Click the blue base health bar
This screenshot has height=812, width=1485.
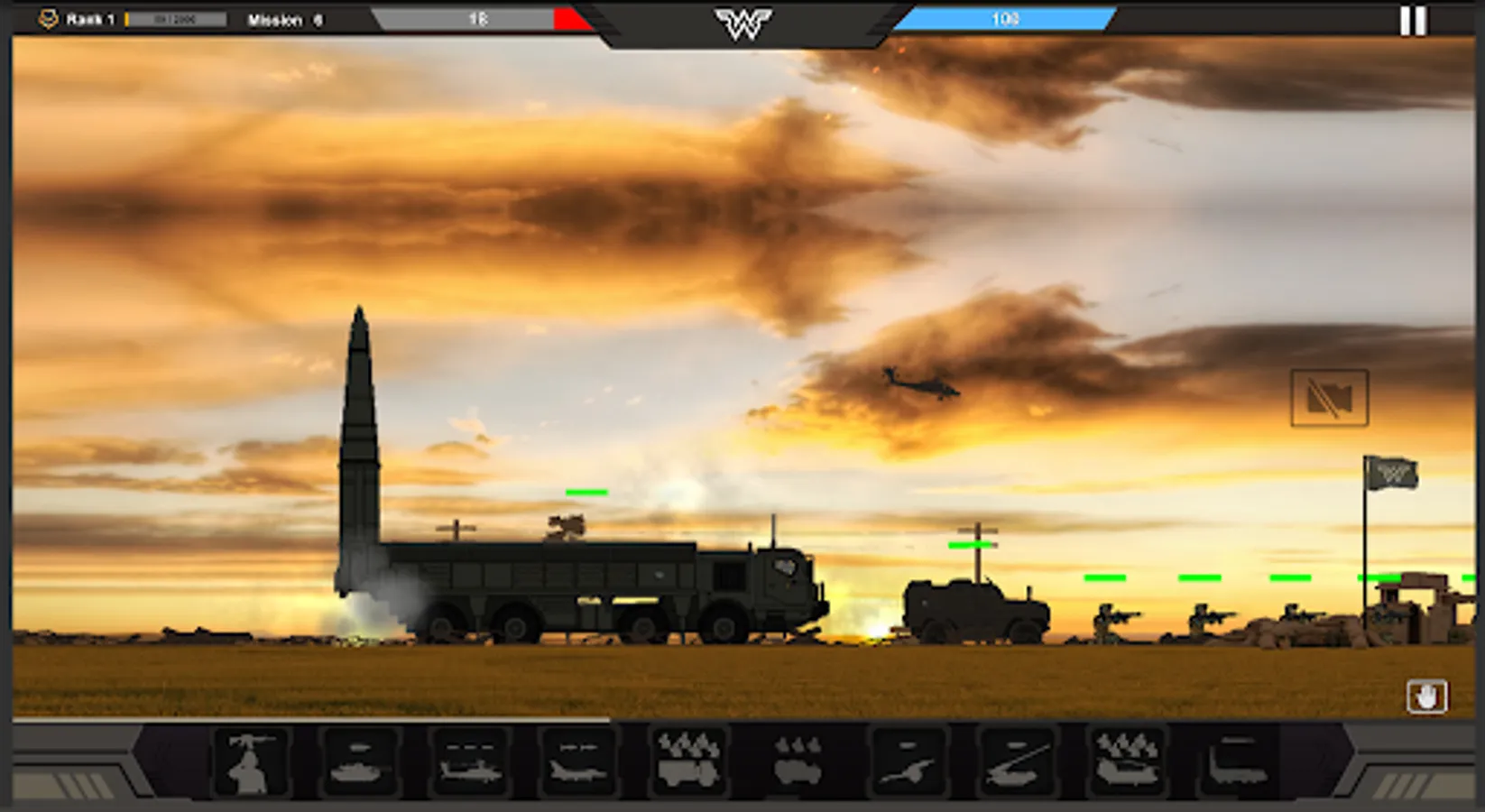tap(1006, 16)
